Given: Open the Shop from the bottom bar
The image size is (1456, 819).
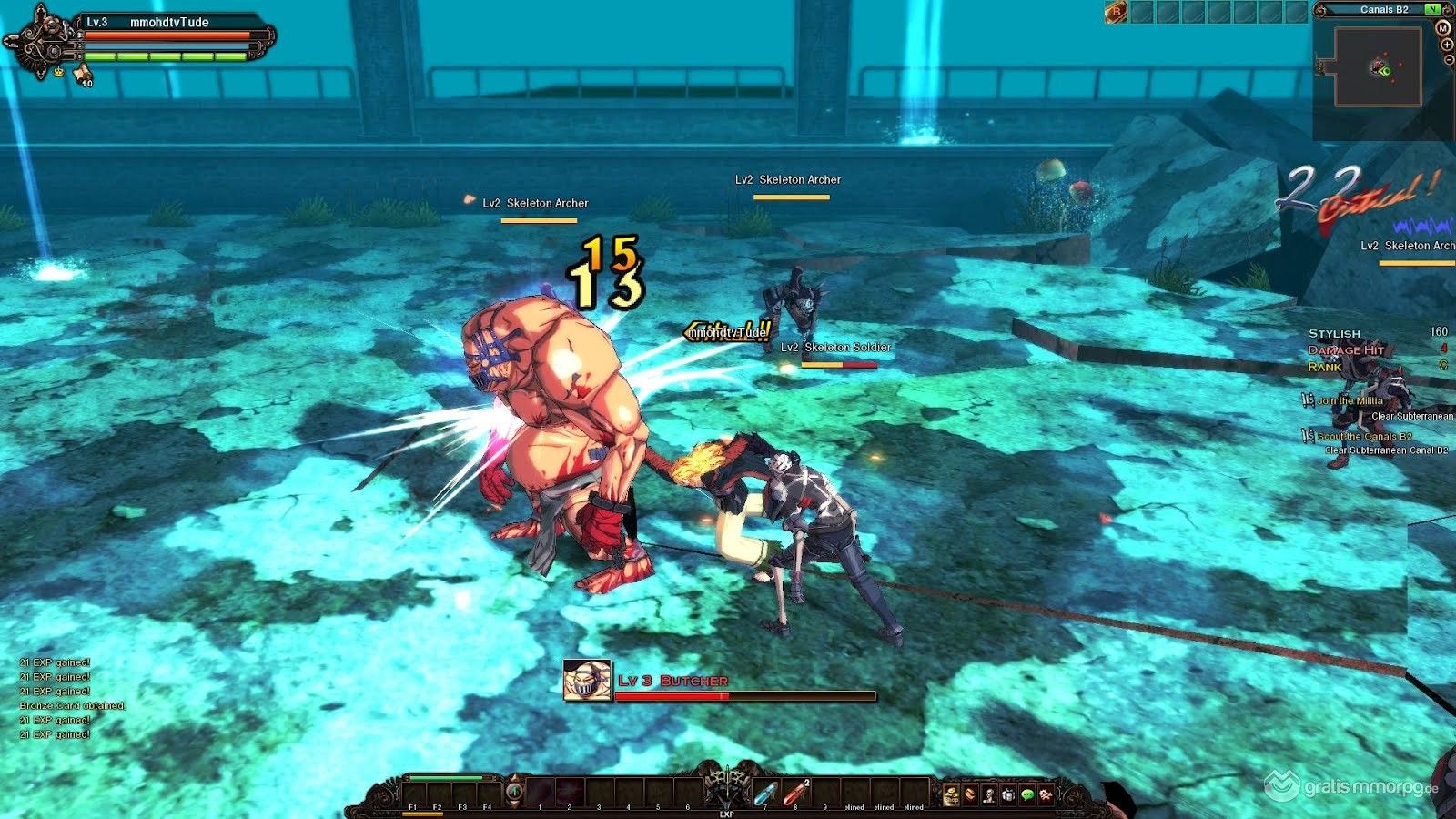Looking at the screenshot, I should tap(951, 796).
